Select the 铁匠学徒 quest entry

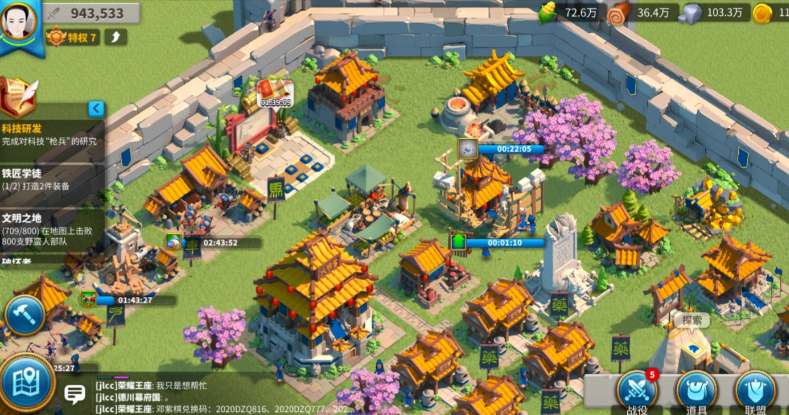pos(50,179)
